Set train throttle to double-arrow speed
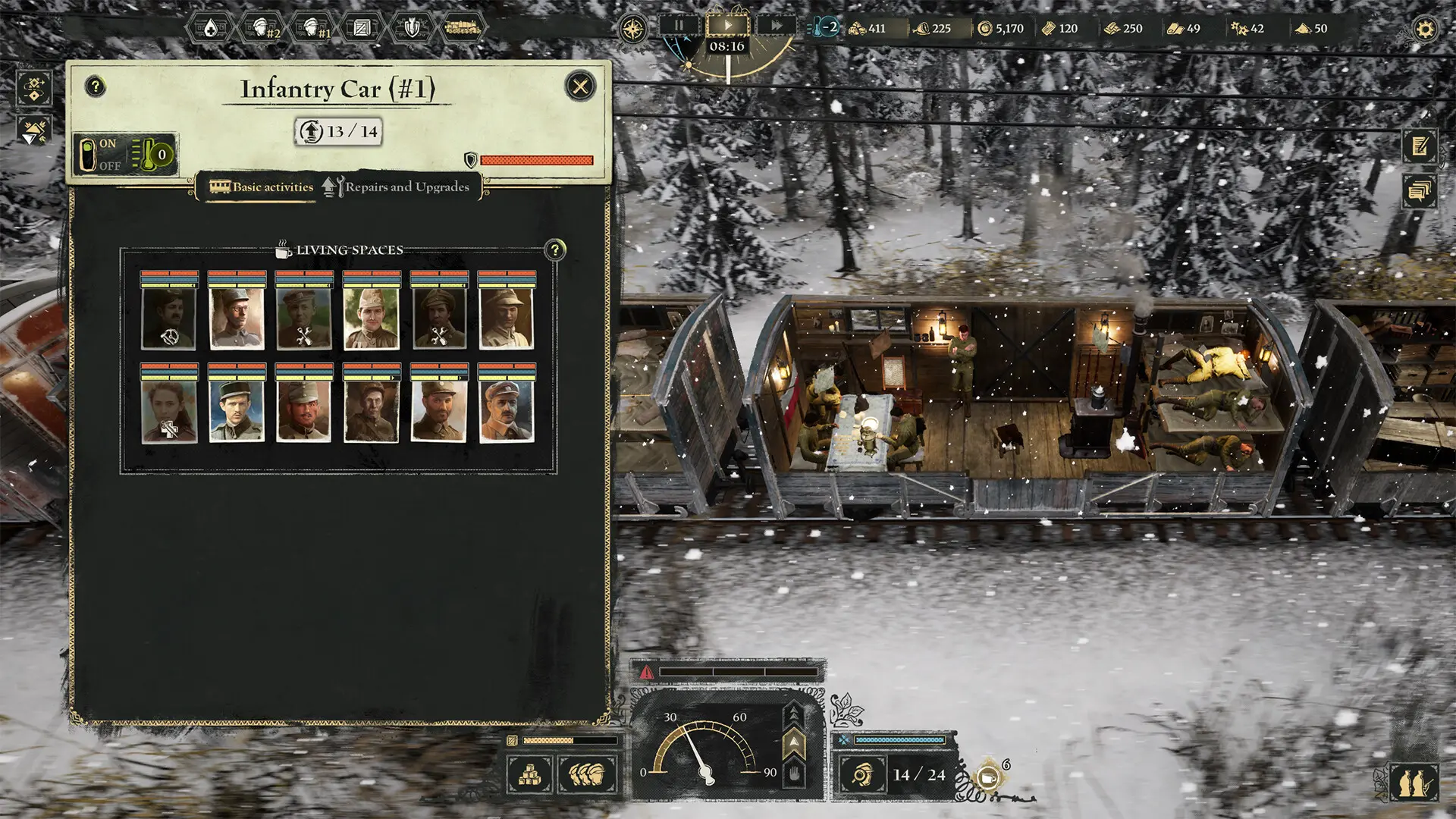Image resolution: width=1456 pixels, height=819 pixels. pyautogui.click(x=794, y=714)
